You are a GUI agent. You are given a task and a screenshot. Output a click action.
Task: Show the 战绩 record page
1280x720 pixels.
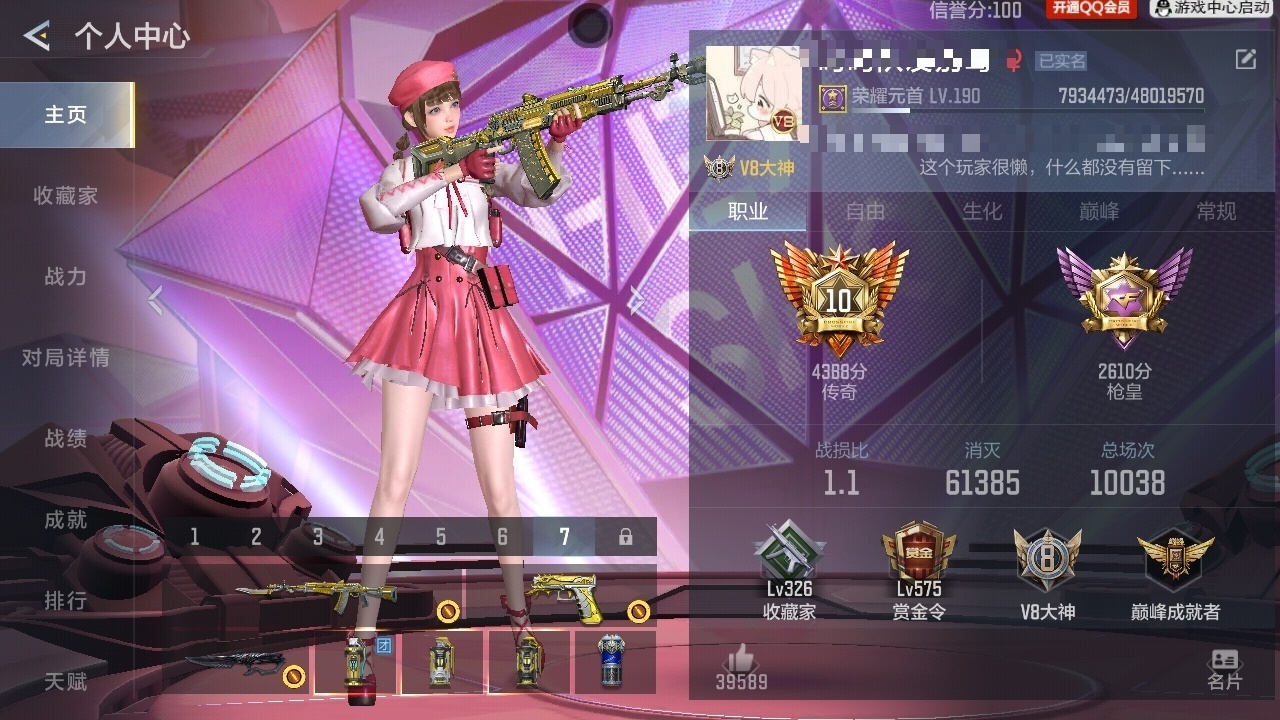pyautogui.click(x=66, y=439)
